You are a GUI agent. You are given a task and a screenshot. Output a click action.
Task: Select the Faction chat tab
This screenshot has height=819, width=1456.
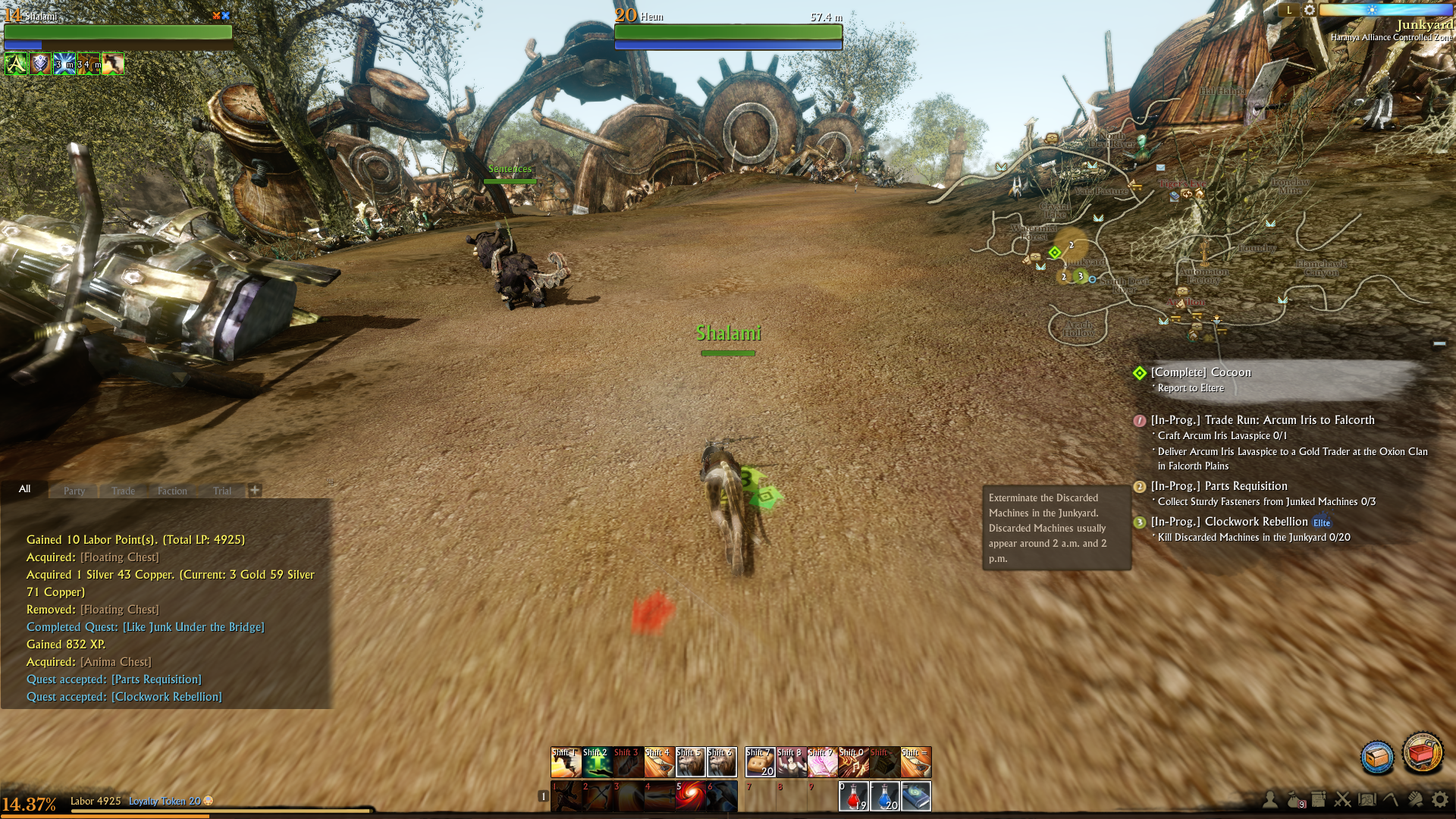[x=172, y=491]
